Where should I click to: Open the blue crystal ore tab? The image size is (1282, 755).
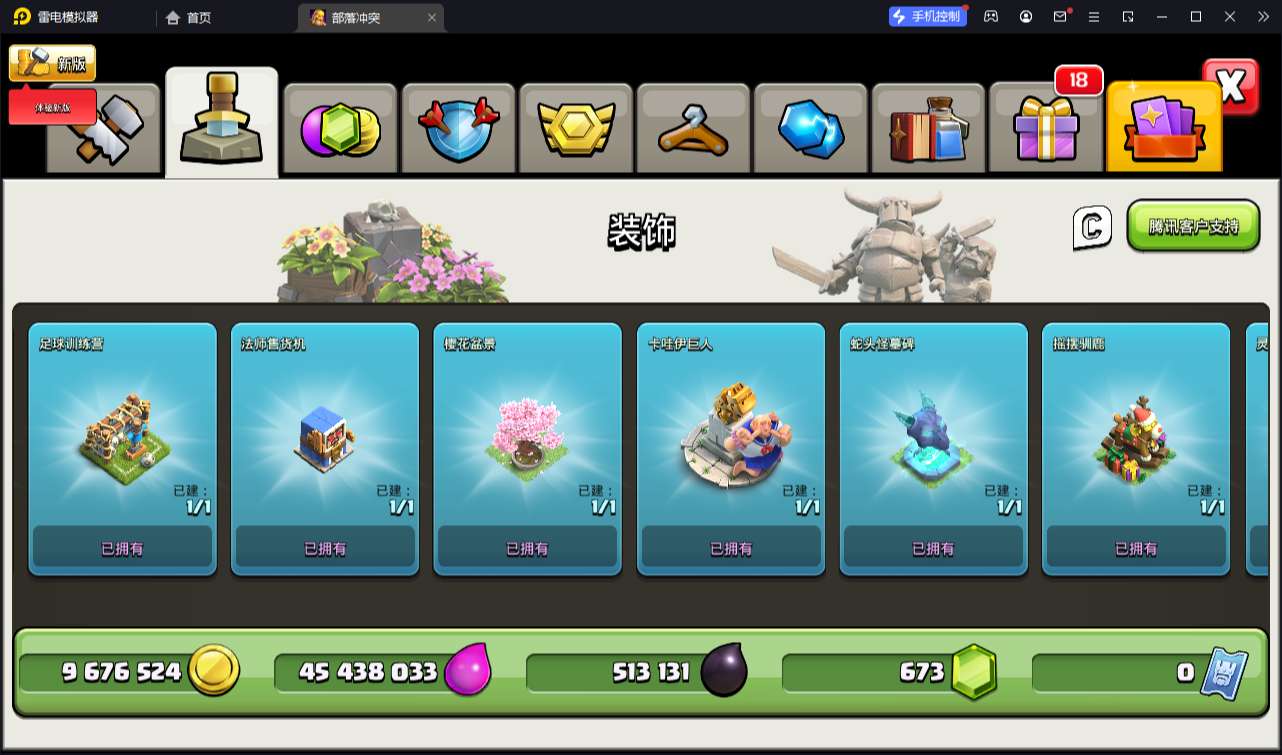coord(811,130)
